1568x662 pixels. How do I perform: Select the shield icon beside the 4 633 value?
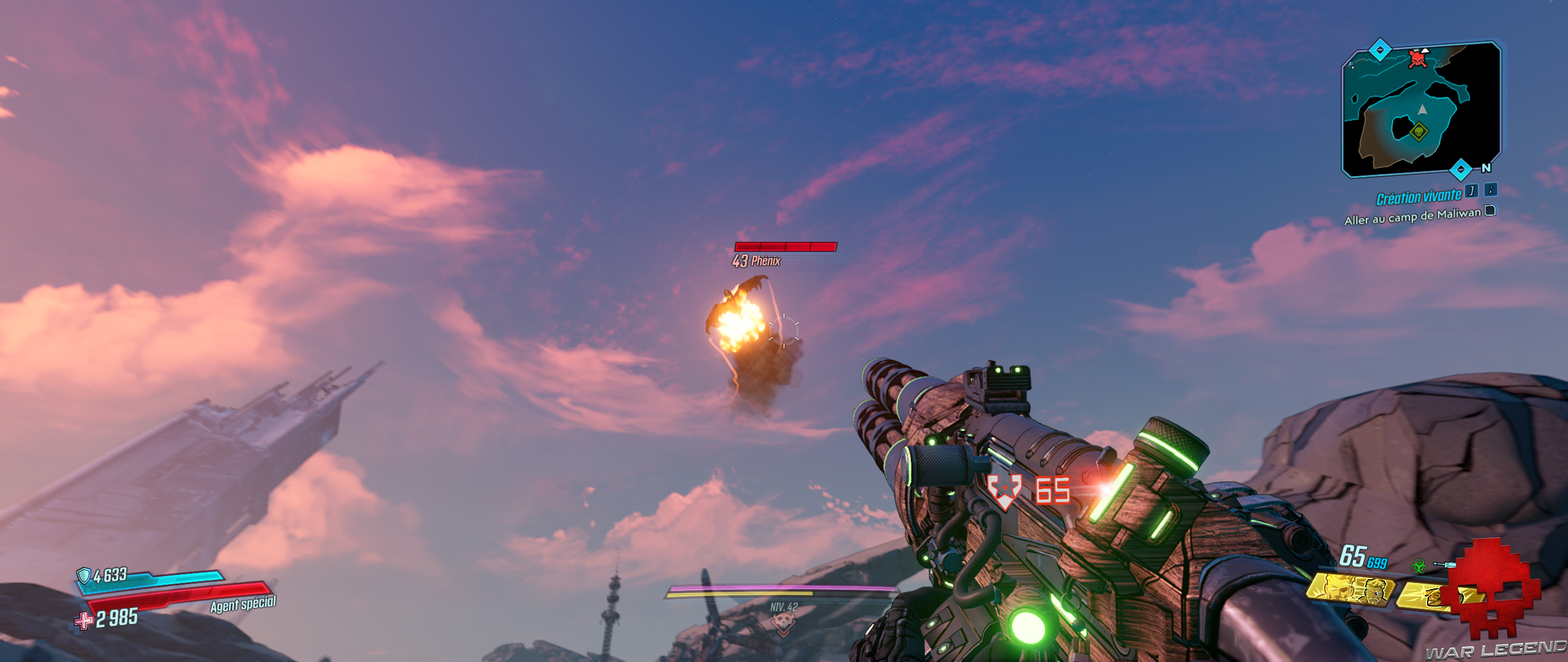(84, 575)
